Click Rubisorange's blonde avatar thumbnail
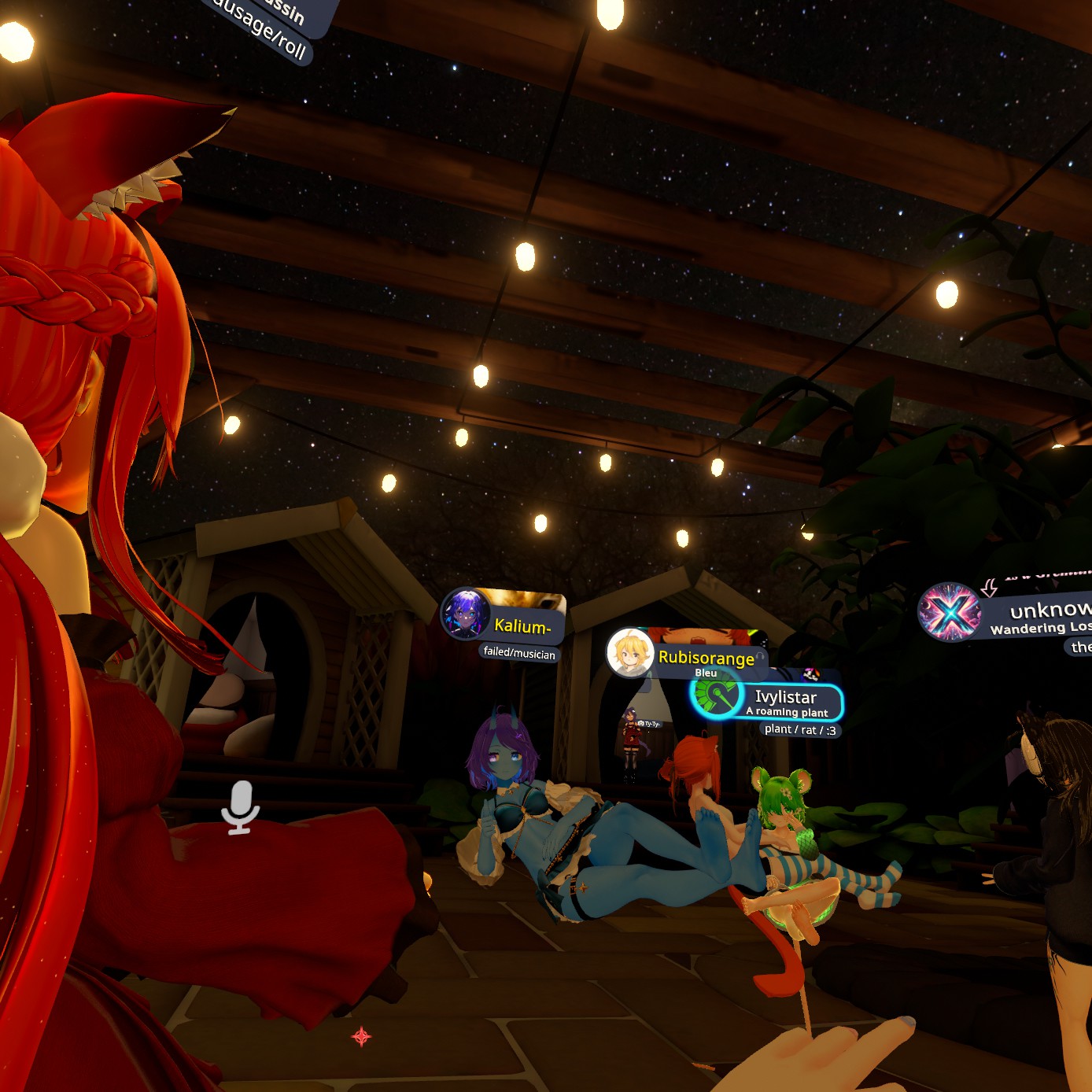 630,652
